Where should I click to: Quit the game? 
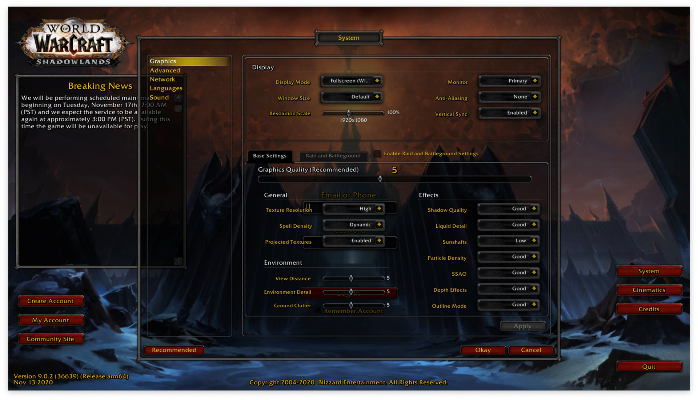tap(649, 367)
